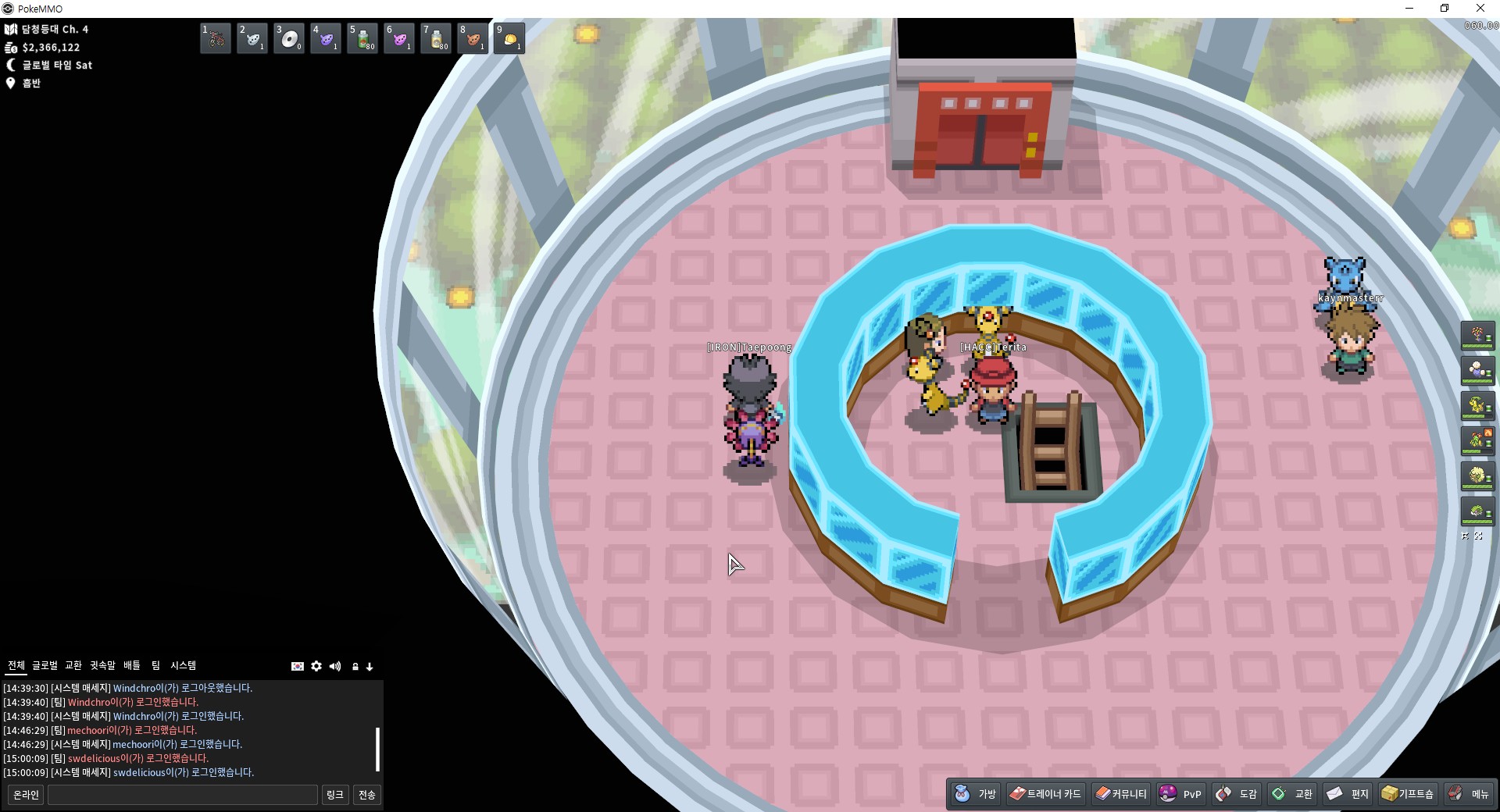
Task: Select the silver disc in hotbar slot 3
Action: 289,38
